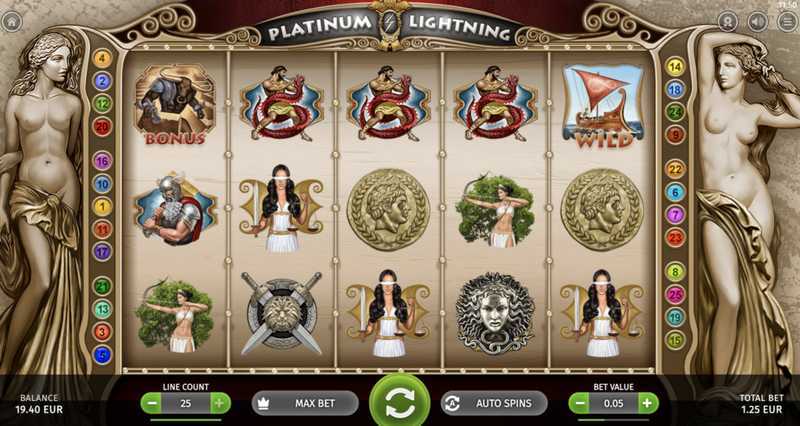Open the profile icon beside the speaker

click(729, 21)
